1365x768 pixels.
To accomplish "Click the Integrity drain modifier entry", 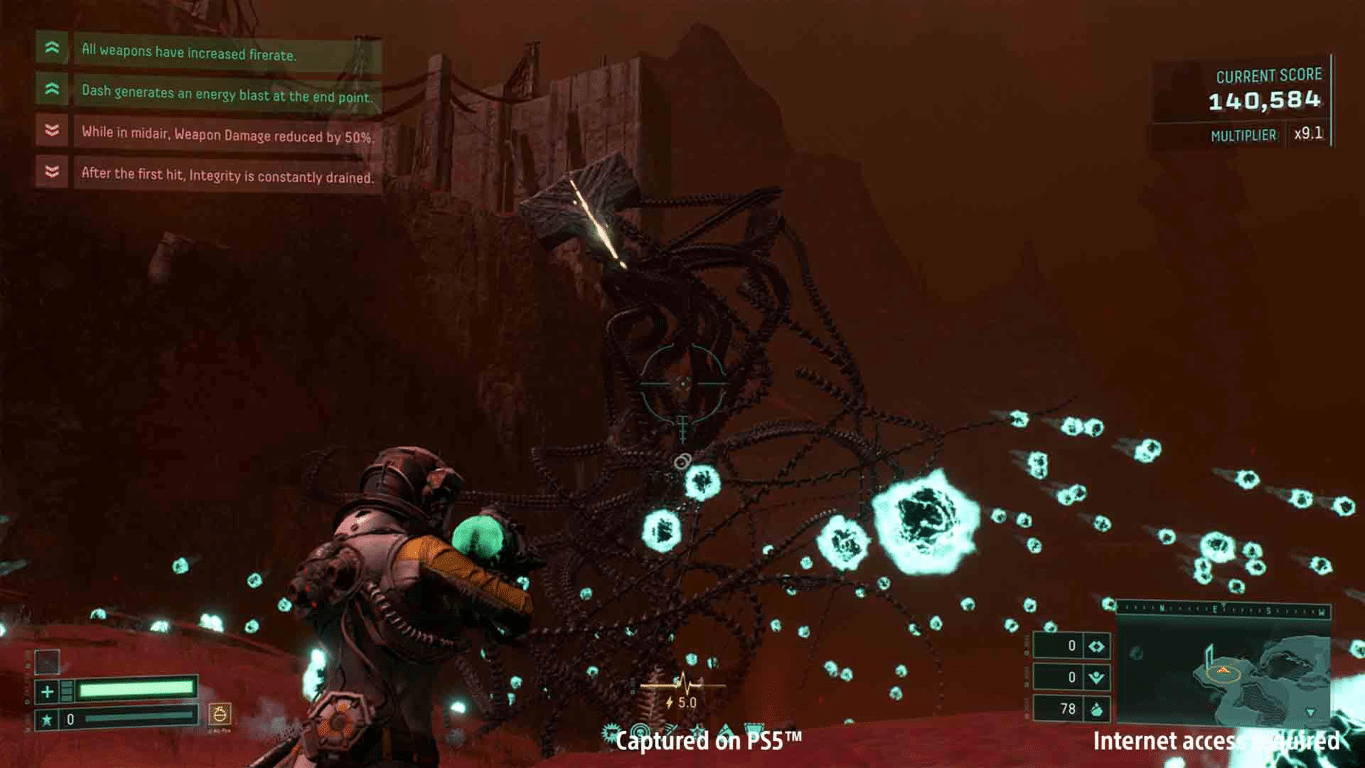I will pyautogui.click(x=227, y=176).
